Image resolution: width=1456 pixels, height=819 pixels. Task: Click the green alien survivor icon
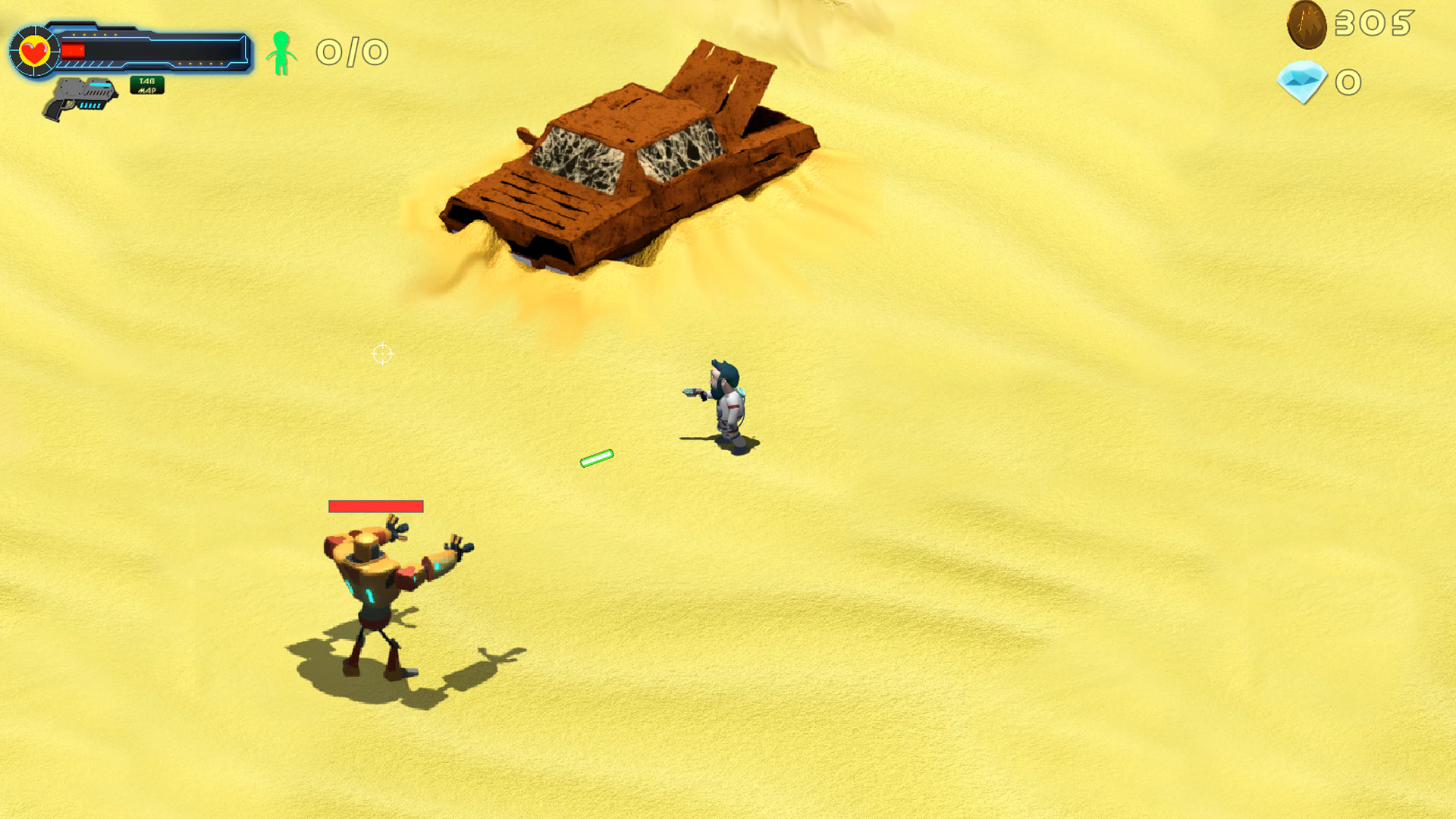point(281,52)
